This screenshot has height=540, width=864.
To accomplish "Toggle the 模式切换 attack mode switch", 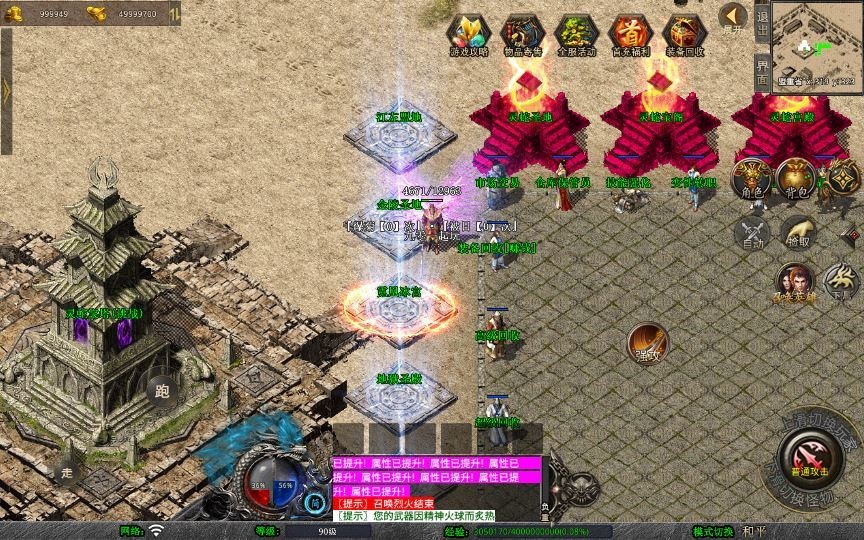I will 713,531.
